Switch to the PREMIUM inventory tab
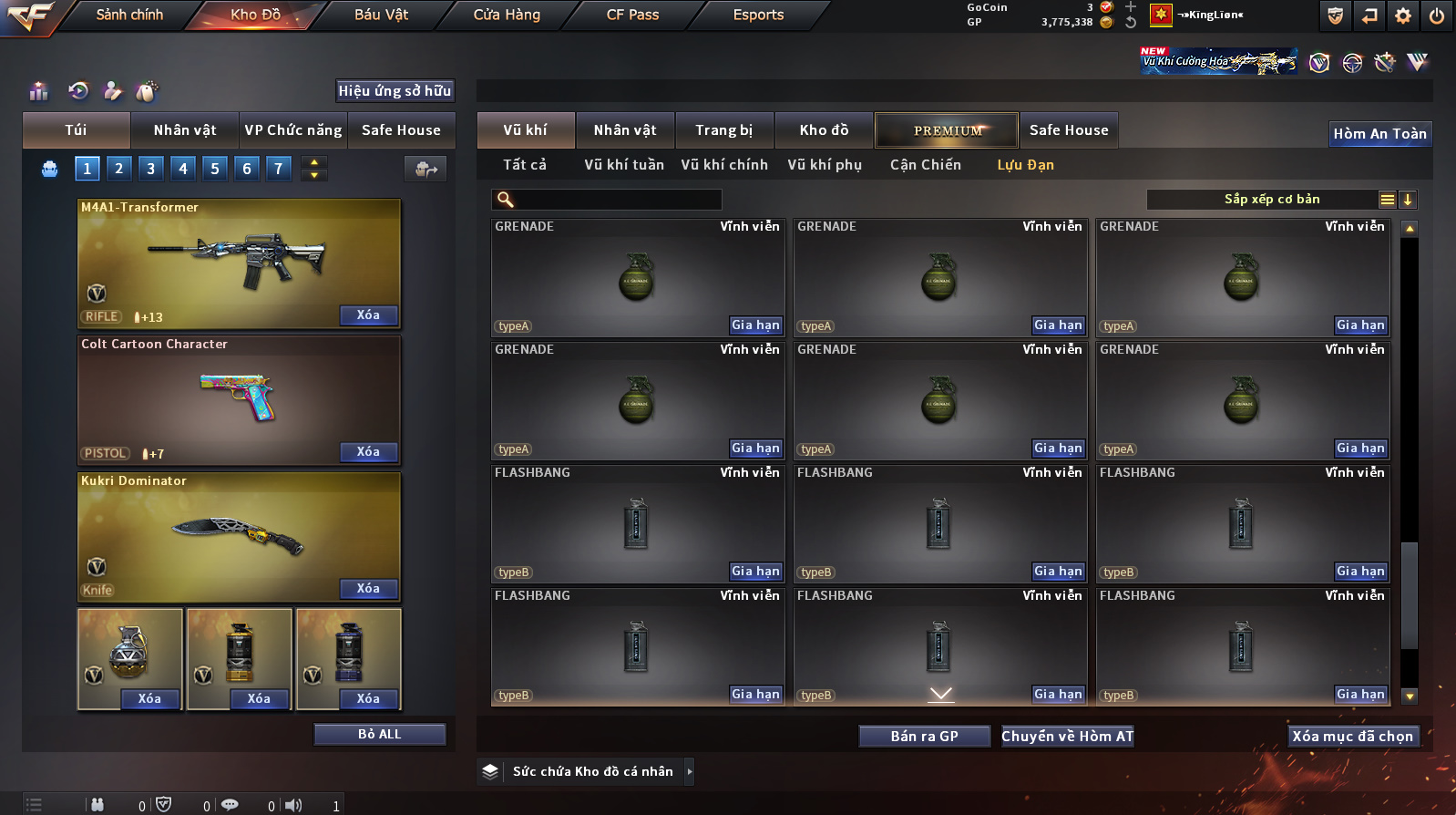 948,130
